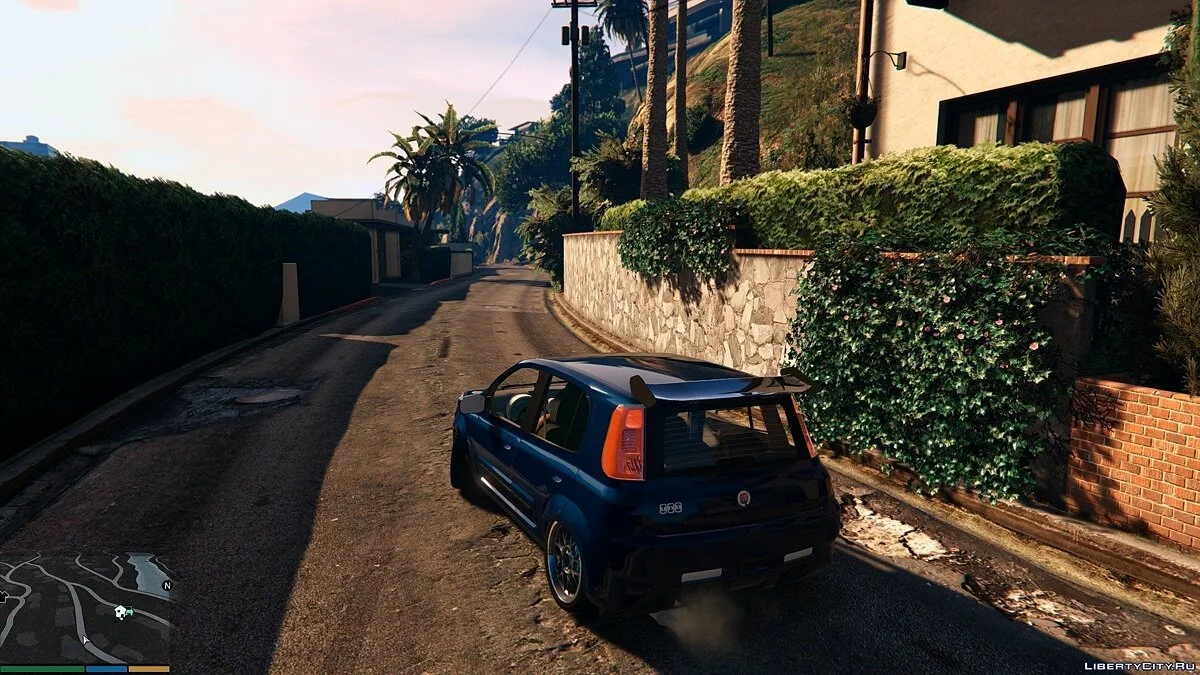Select the North compass marker on the minimap
1200x675 pixels.
(167, 585)
